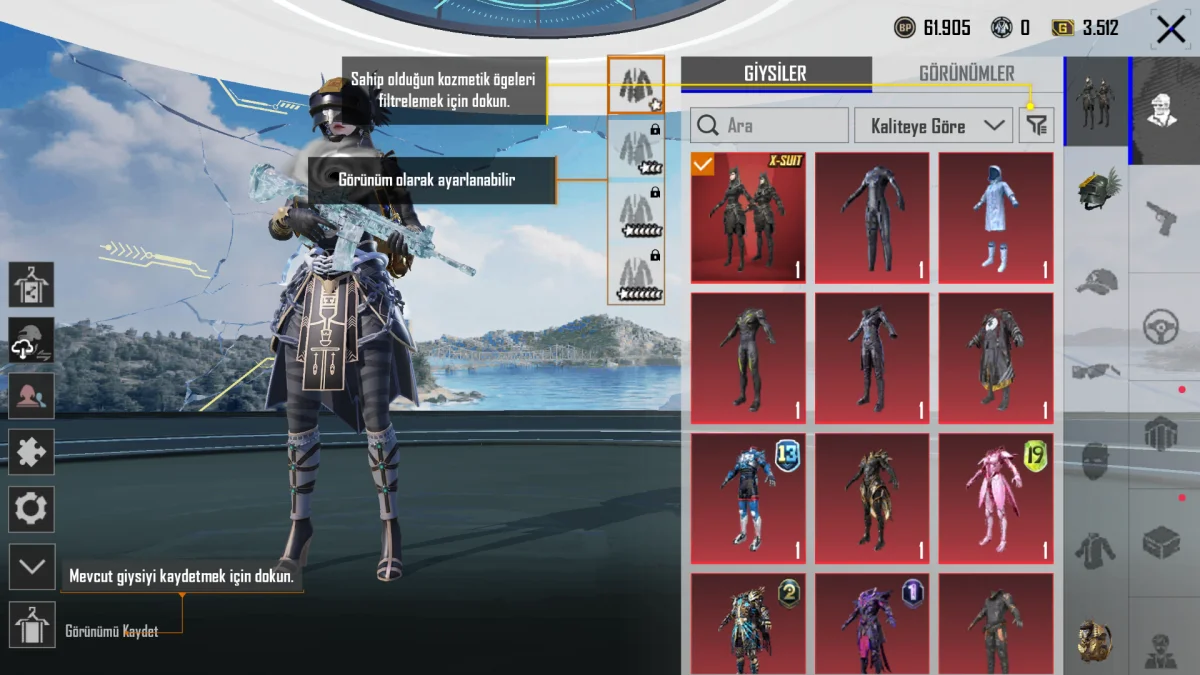
Task: Select the cap headwear category
Action: pos(1097,281)
